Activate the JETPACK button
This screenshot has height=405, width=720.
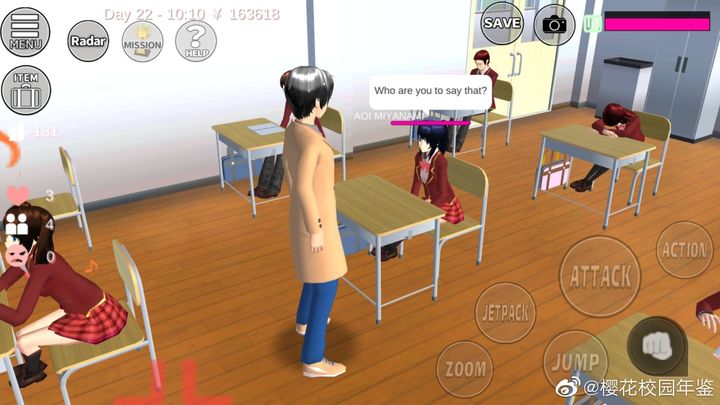tap(504, 312)
